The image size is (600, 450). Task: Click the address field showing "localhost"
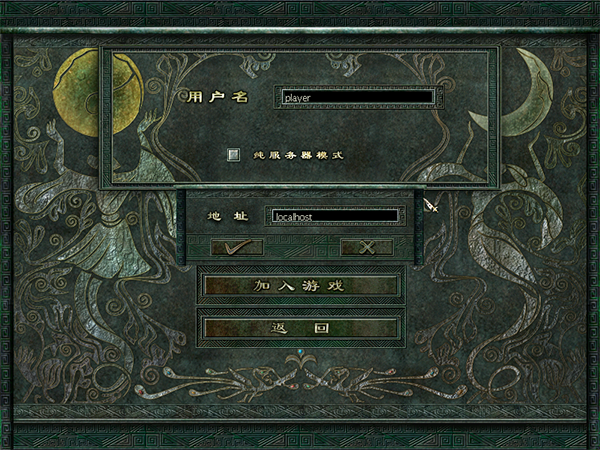332,215
